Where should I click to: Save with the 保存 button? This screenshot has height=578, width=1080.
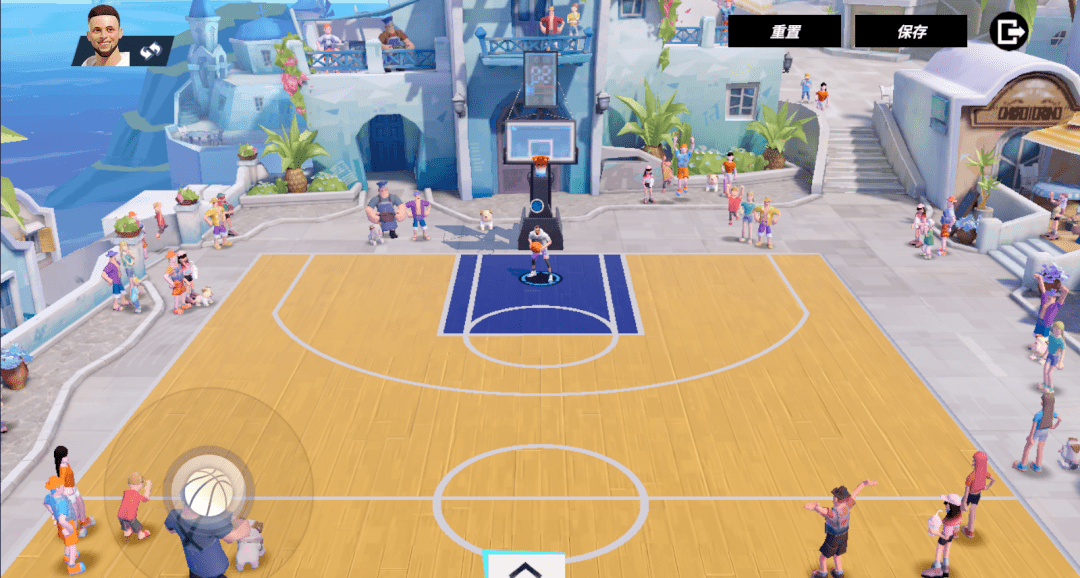click(x=911, y=31)
